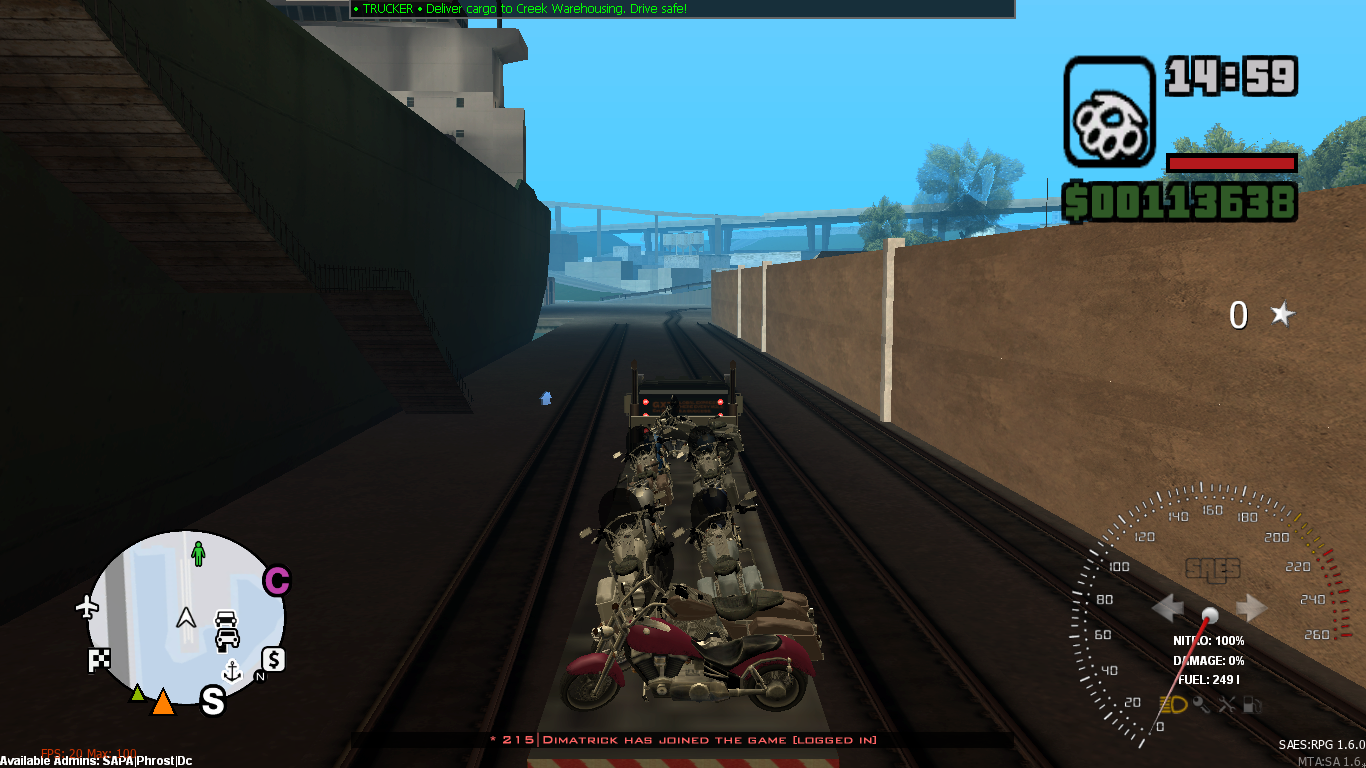The width and height of the screenshot is (1366, 768).
Task: Click the SAES logo inside the speedometer dial
Action: [1211, 567]
